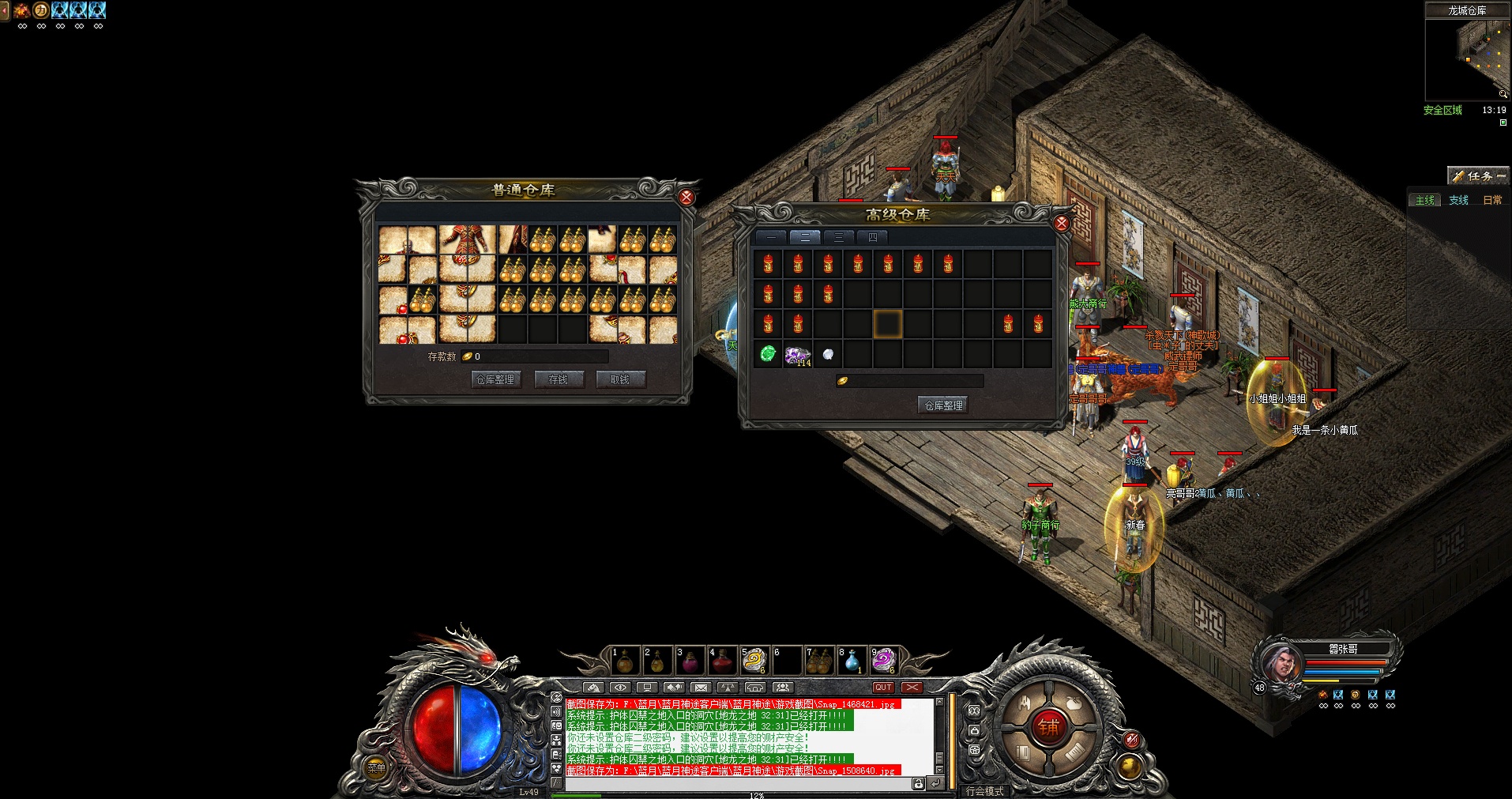
Task: Sort the advanced warehouse with 仓库整理
Action: coord(944,405)
